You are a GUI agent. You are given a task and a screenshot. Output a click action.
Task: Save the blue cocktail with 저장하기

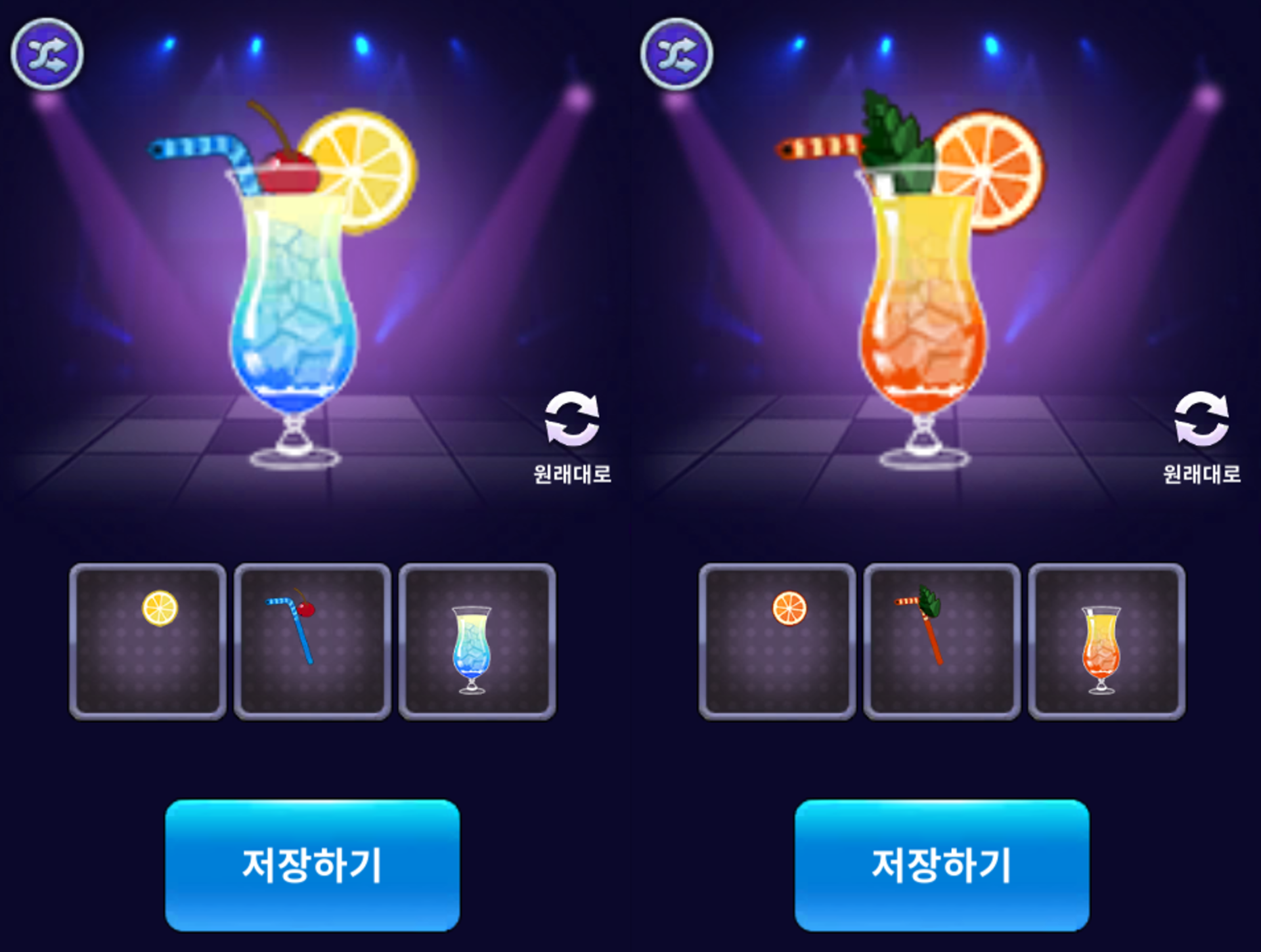point(312,865)
